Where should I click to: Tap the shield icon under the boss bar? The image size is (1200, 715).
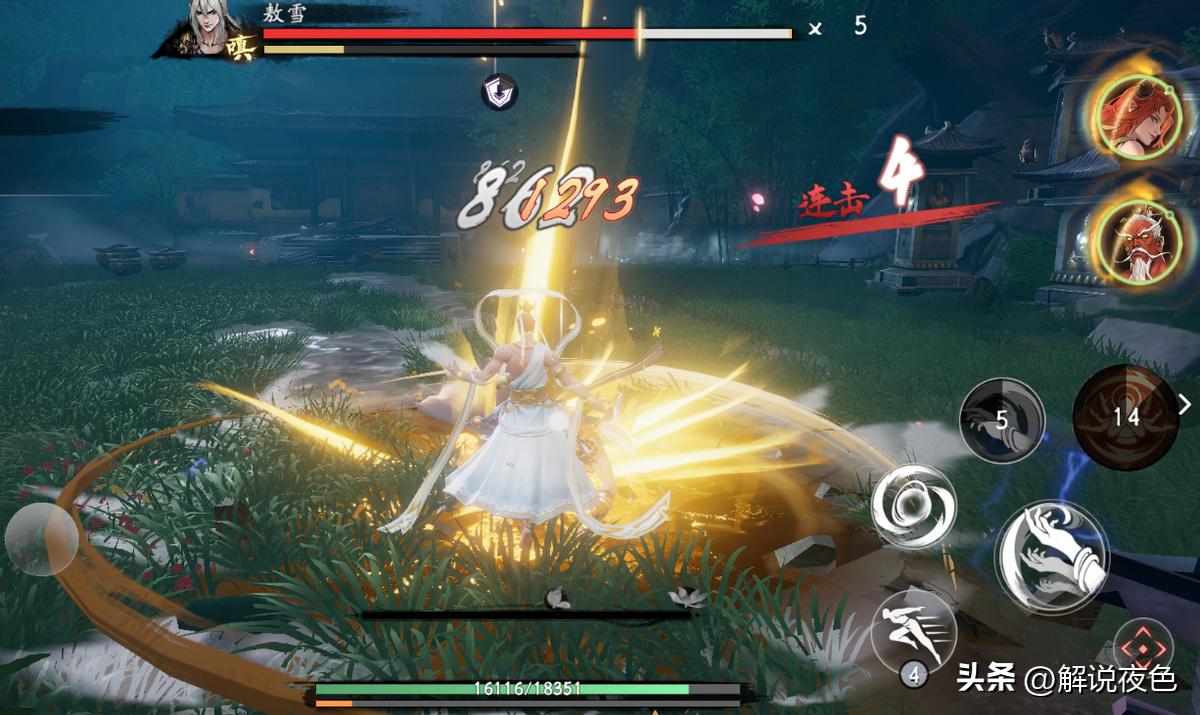[500, 93]
